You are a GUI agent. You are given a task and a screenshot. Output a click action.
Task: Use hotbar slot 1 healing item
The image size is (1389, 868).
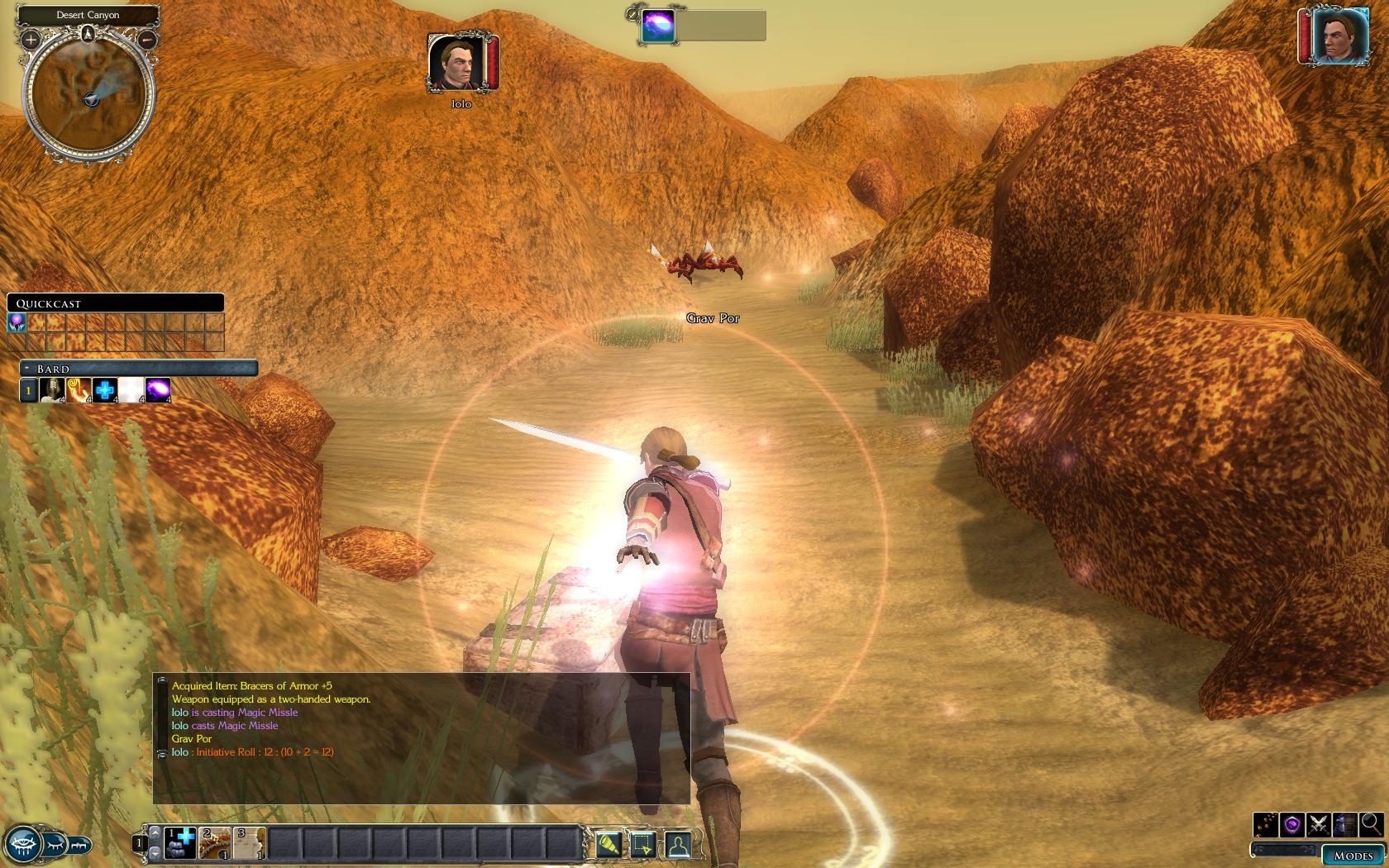click(179, 843)
